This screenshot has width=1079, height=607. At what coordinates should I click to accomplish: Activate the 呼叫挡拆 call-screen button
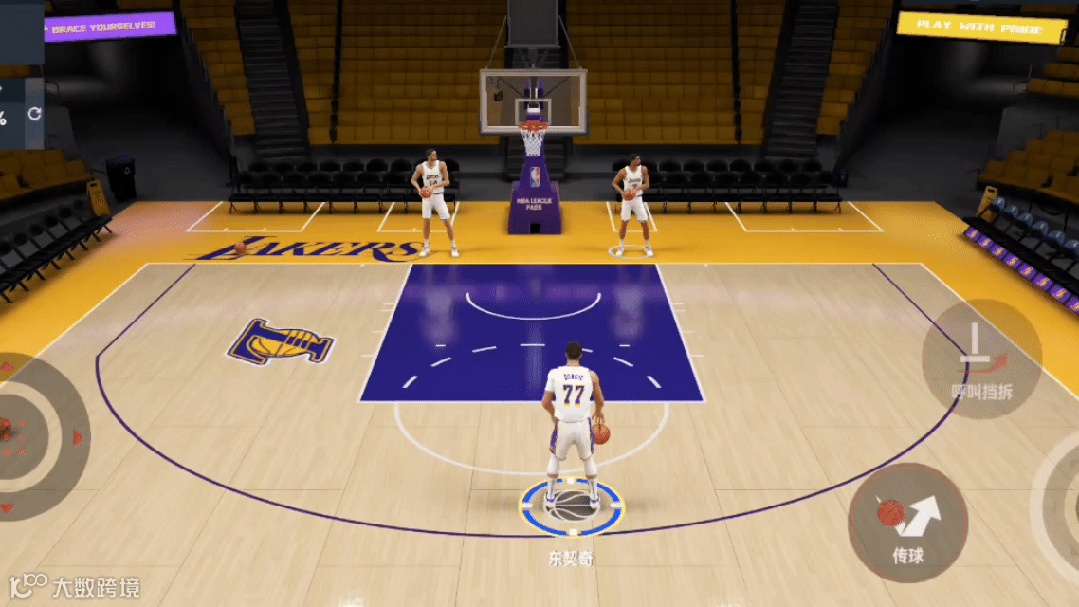pyautogui.click(x=981, y=359)
